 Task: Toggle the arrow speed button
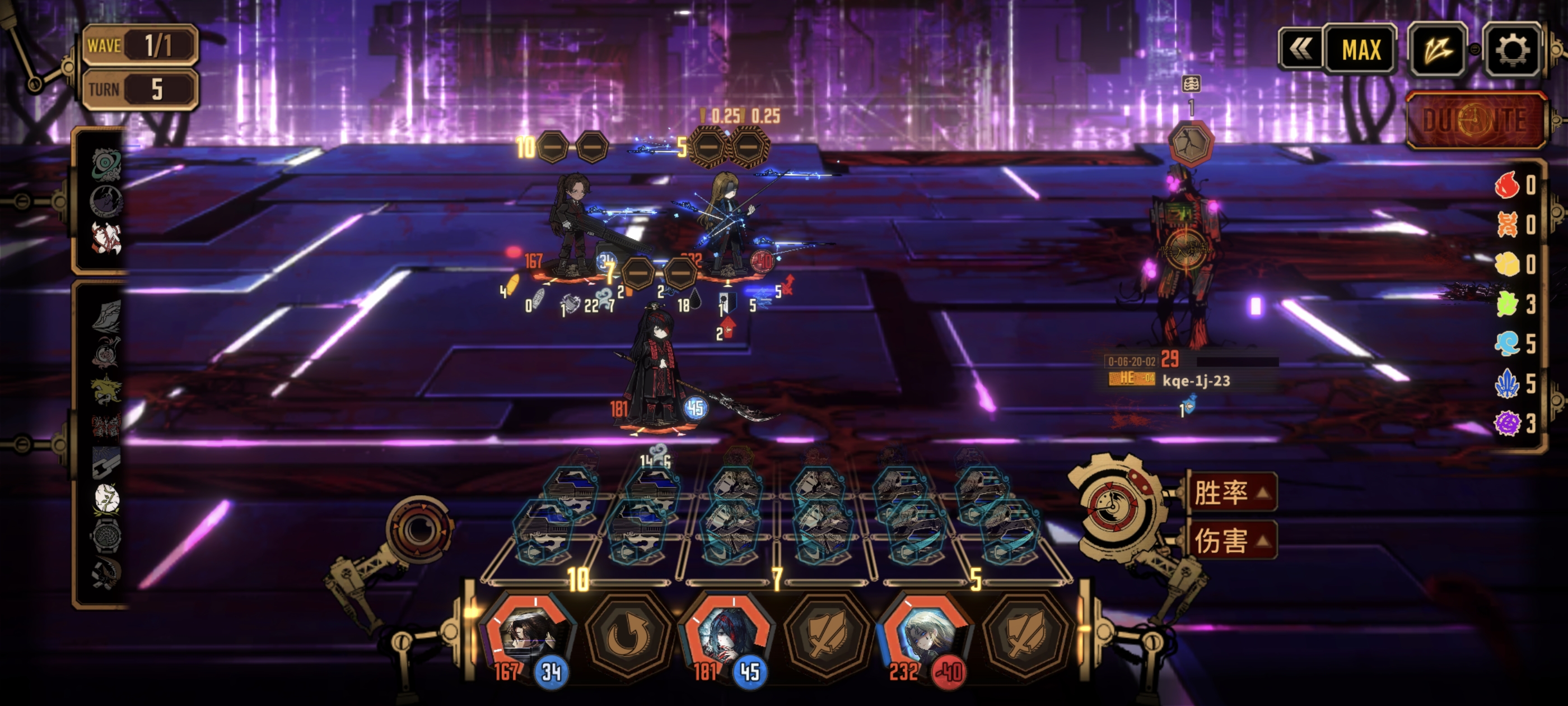point(1438,50)
